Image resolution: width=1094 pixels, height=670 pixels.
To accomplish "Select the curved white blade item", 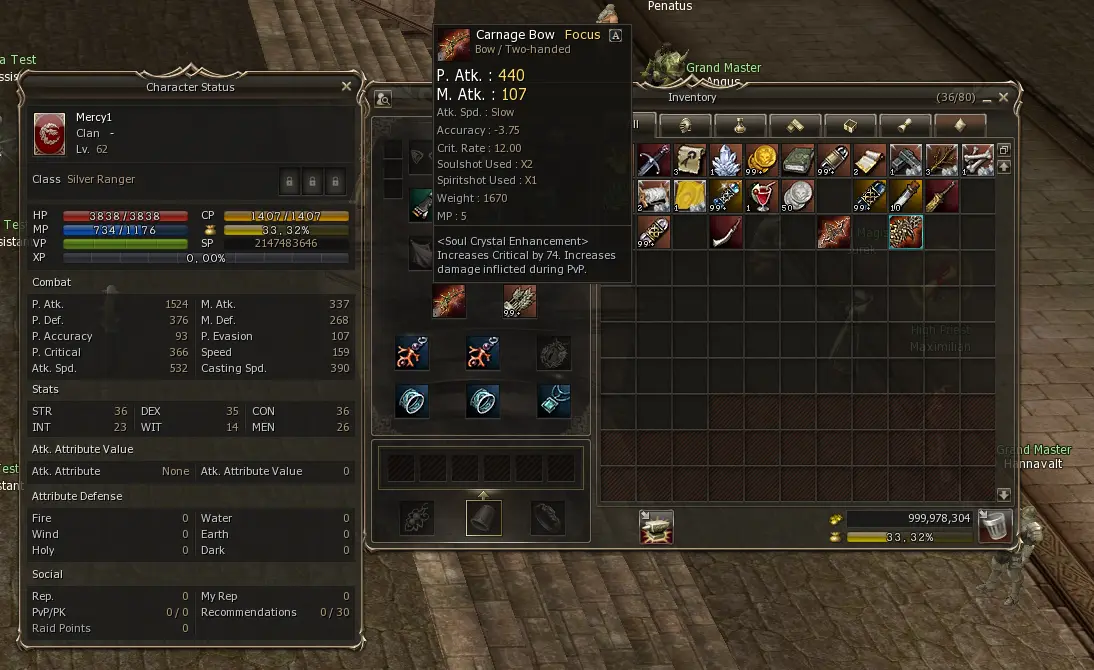I will coord(726,232).
